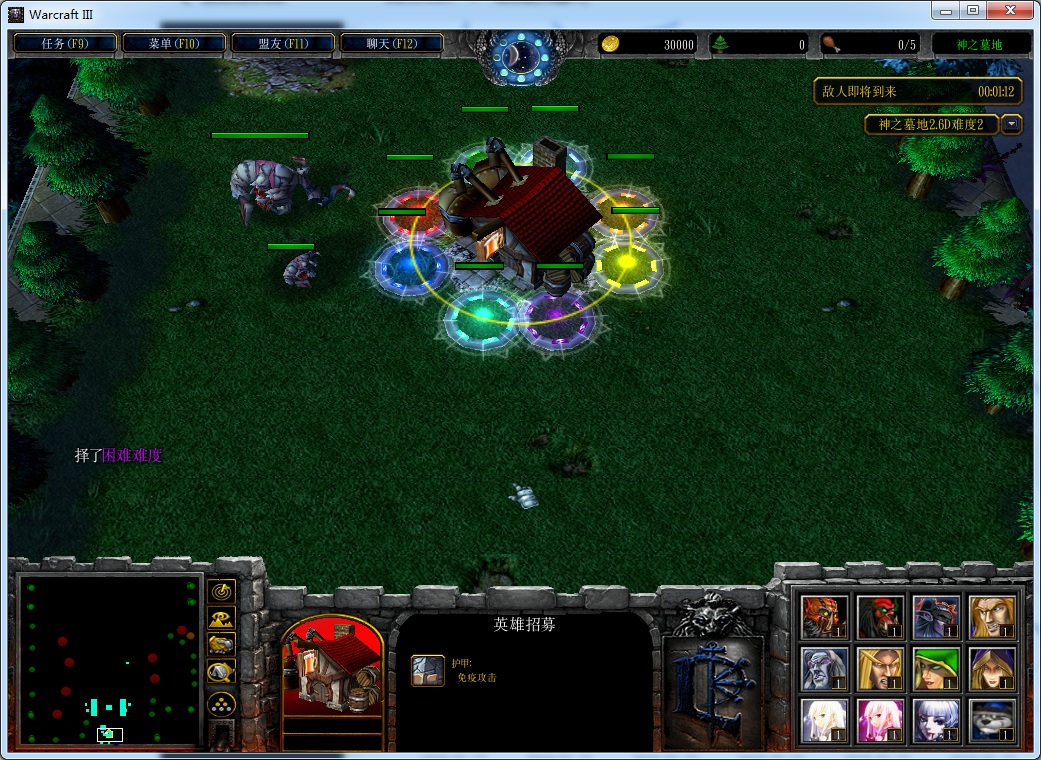The image size is (1041, 760).
Task: Activate the minimap signal ping button
Action: pyautogui.click(x=221, y=591)
